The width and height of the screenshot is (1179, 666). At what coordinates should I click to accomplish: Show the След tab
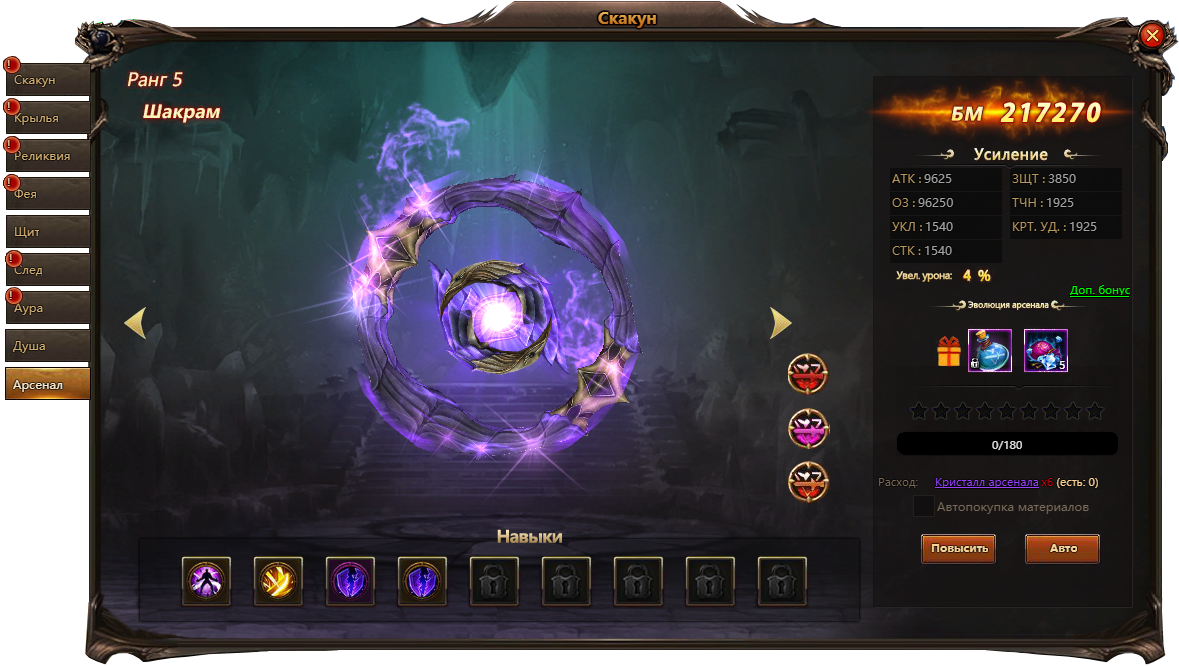click(48, 270)
